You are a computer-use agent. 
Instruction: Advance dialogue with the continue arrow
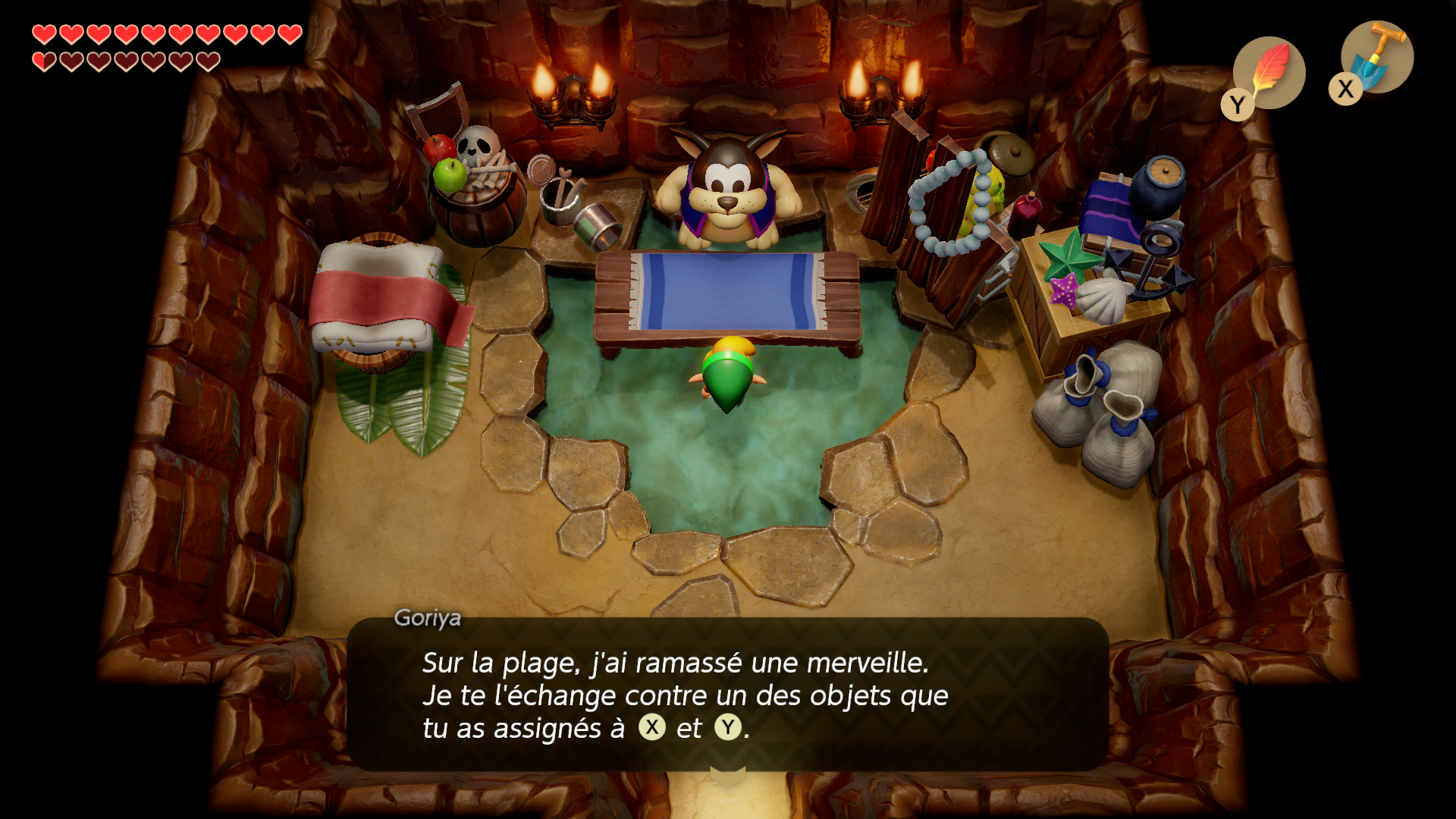coord(727,775)
